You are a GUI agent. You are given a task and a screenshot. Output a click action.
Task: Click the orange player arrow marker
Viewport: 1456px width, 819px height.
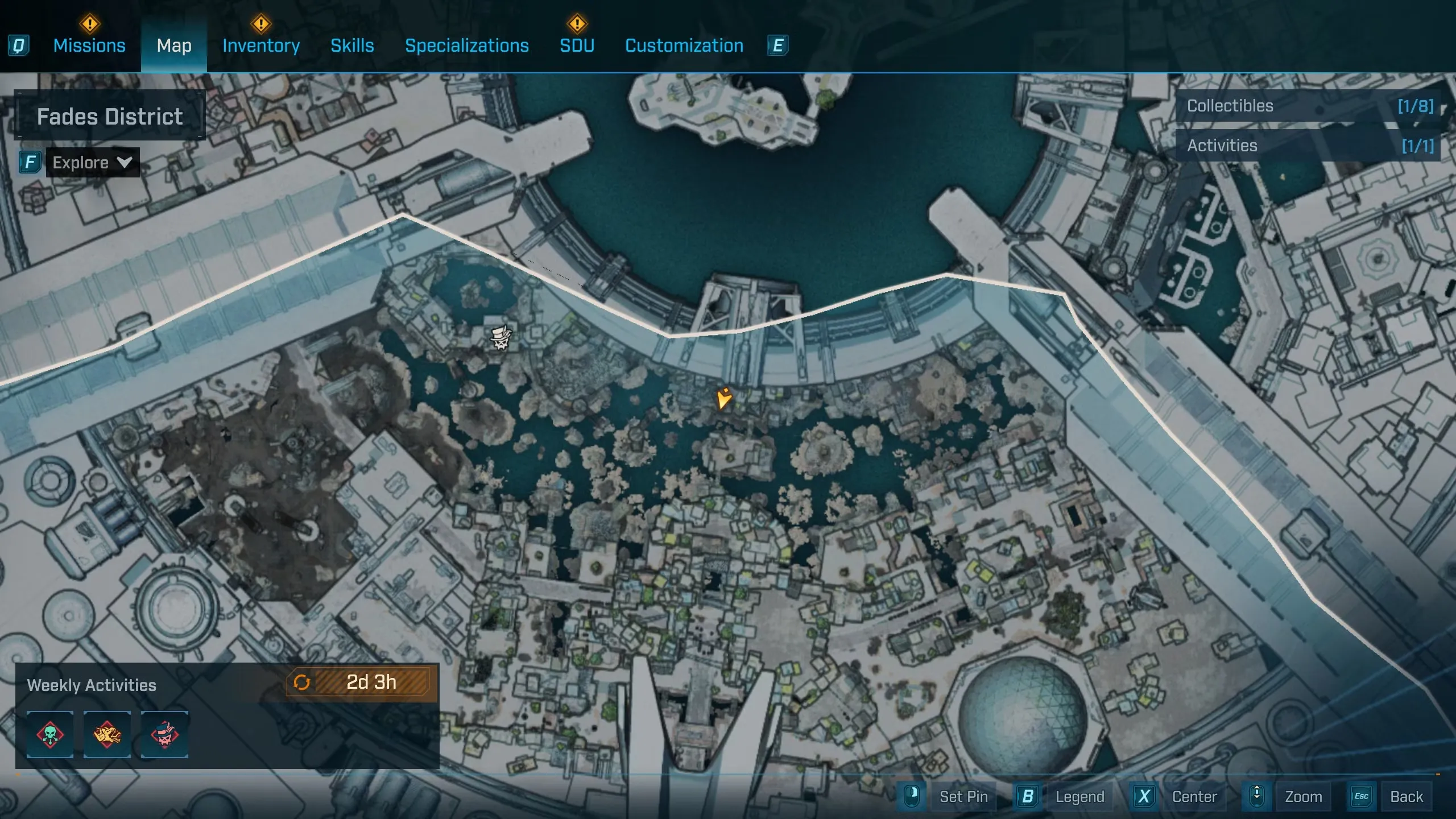[723, 398]
